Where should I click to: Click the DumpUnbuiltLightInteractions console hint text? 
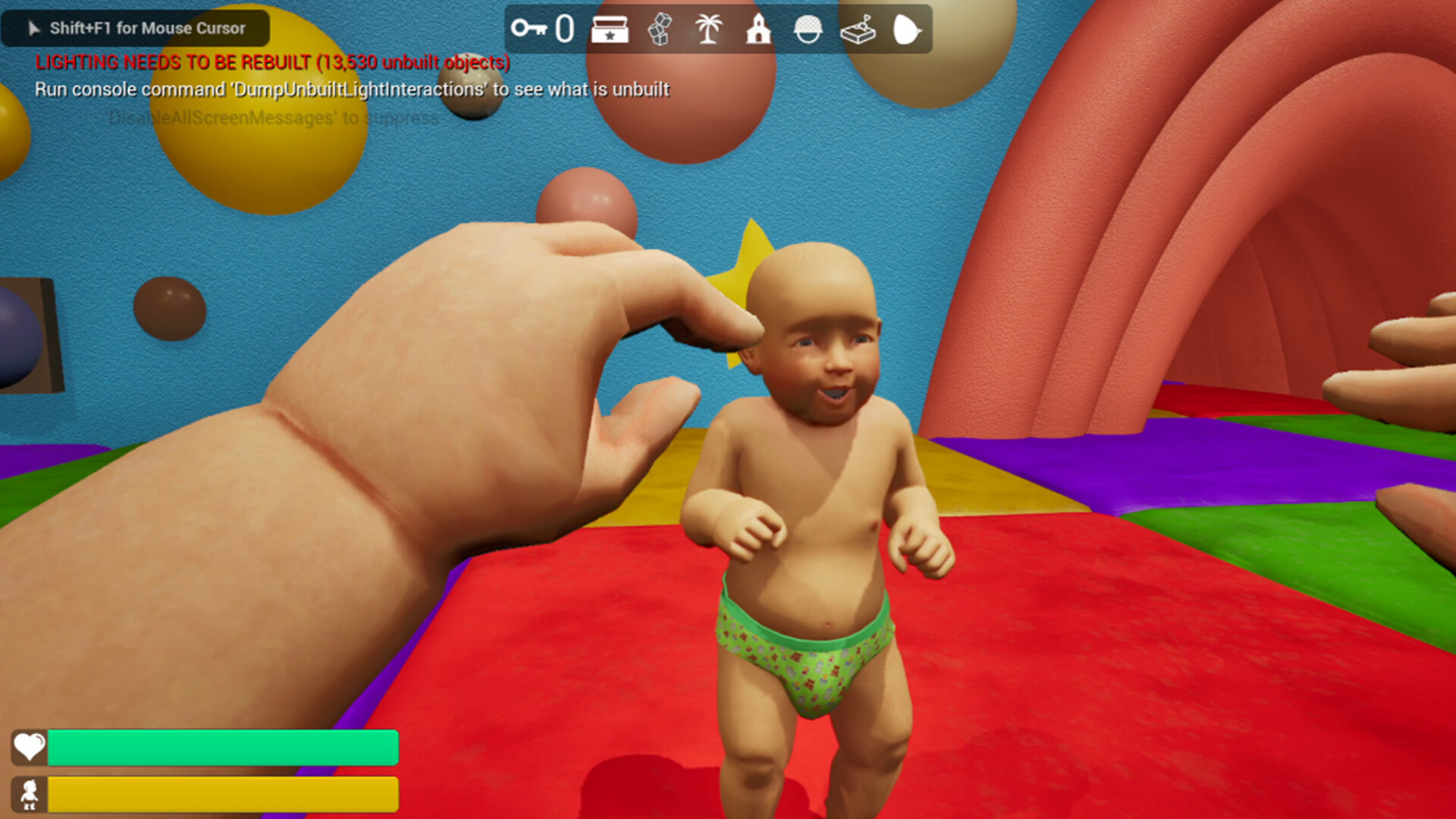click(x=351, y=89)
